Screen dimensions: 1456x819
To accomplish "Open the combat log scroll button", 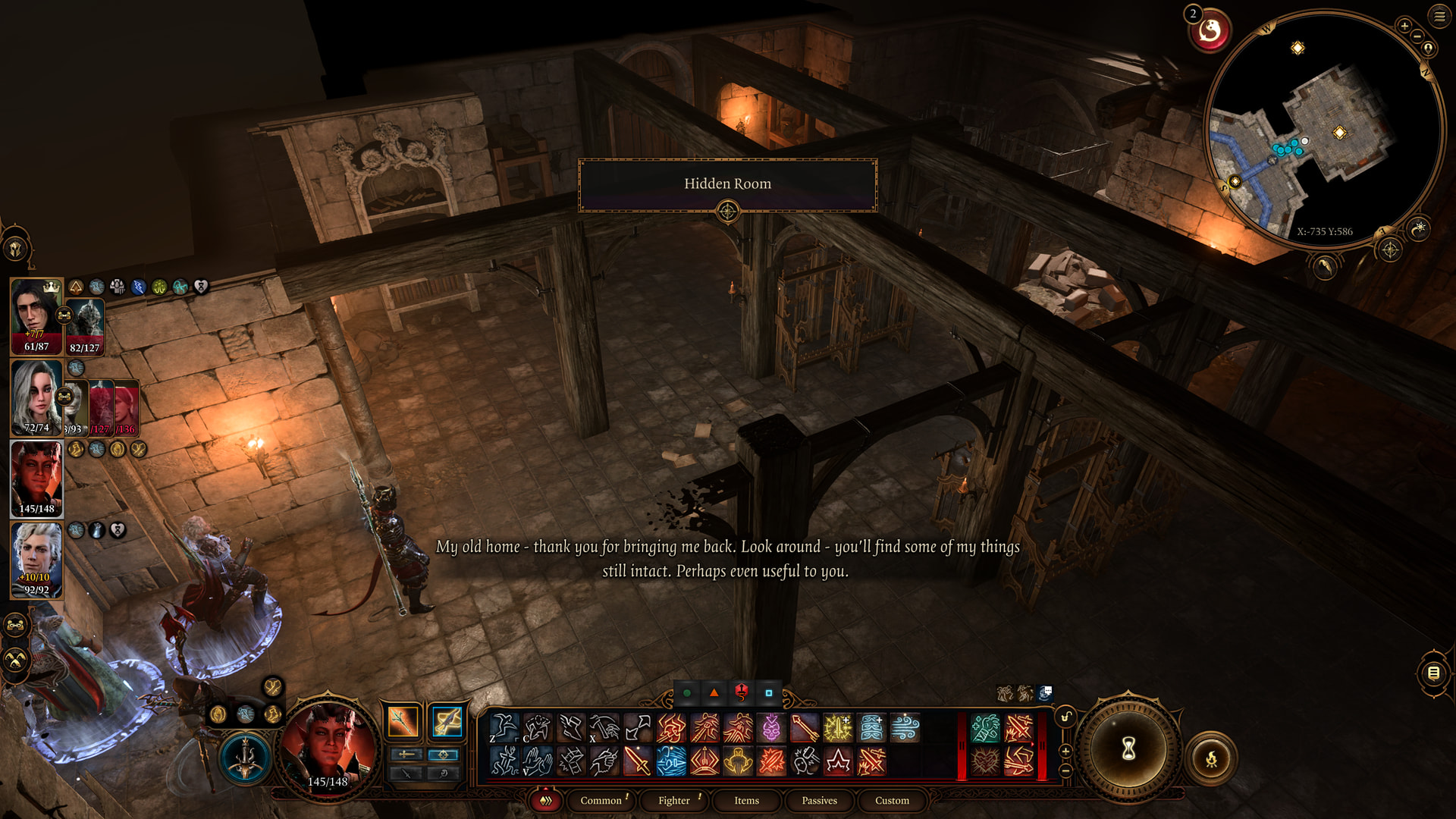I will (x=1433, y=673).
